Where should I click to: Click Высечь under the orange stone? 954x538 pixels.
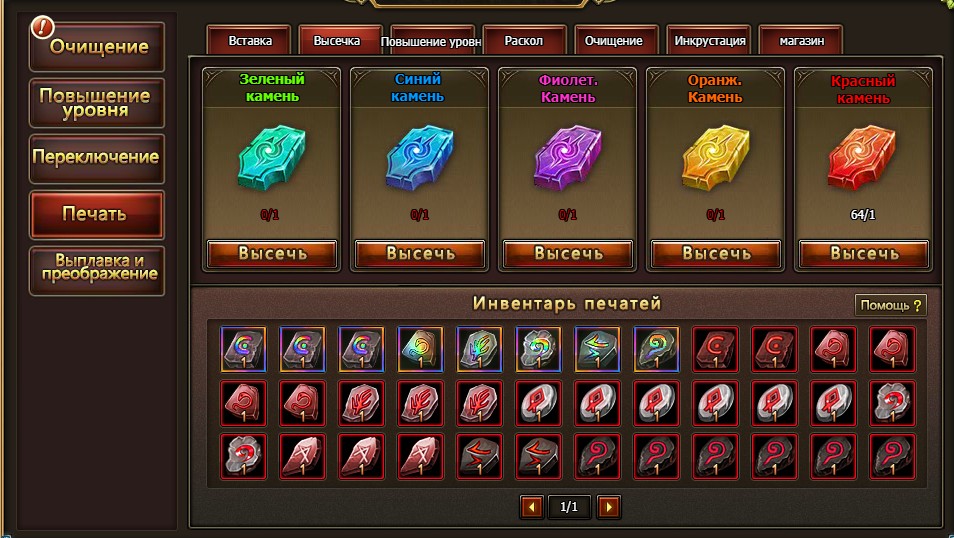click(716, 253)
